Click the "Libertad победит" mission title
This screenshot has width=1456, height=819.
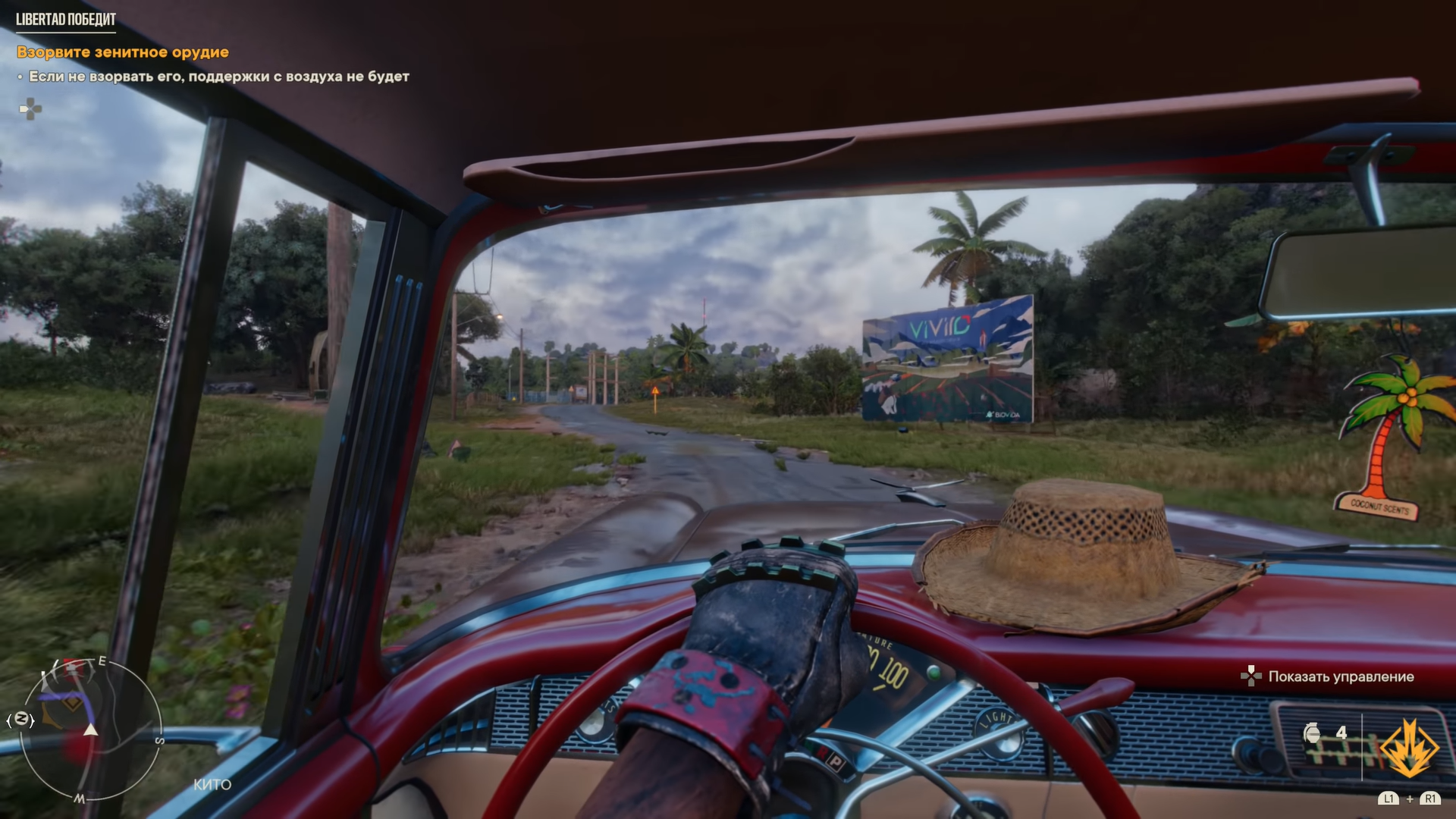66,20
